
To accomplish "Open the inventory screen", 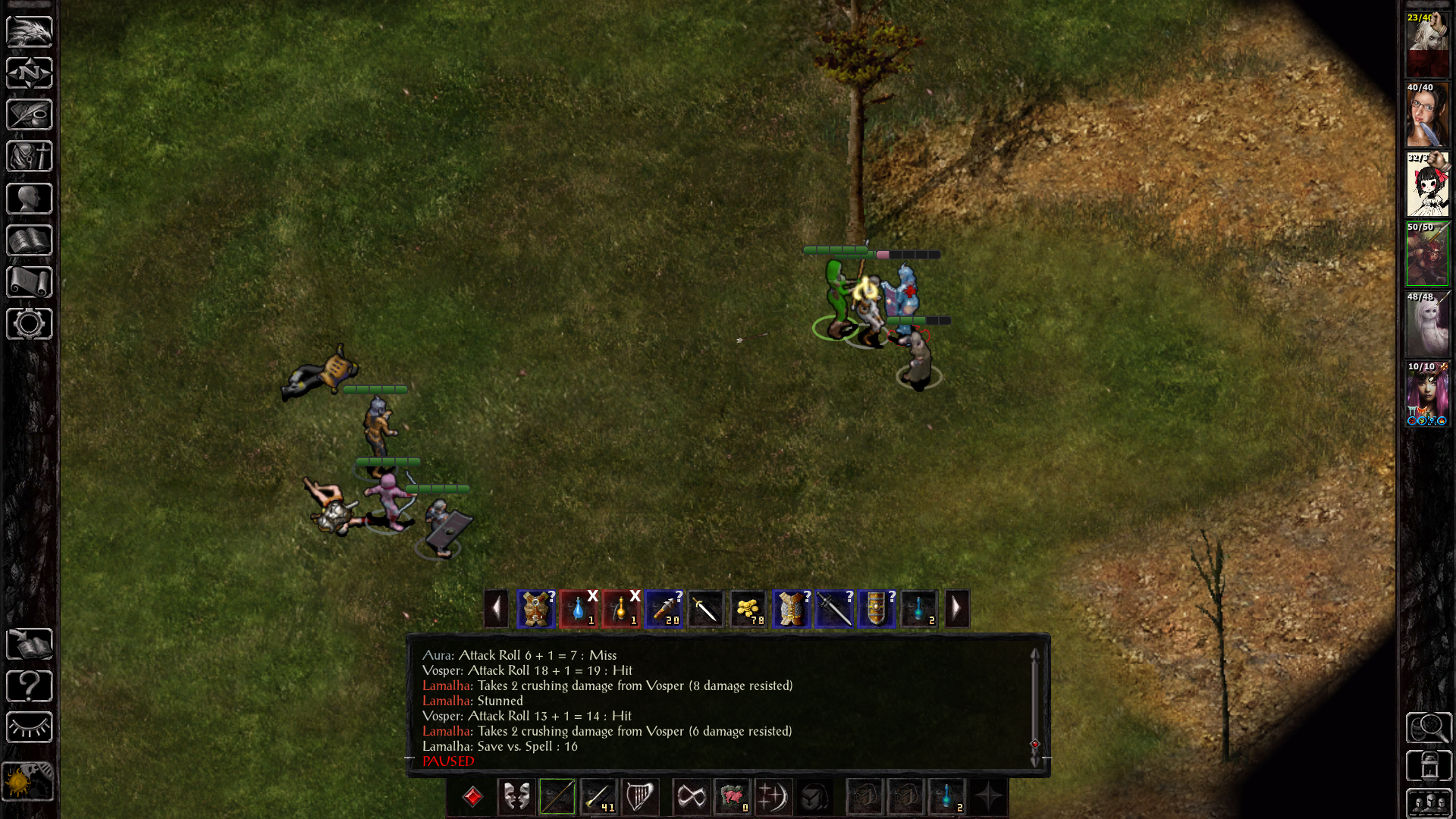I will coord(30,157).
